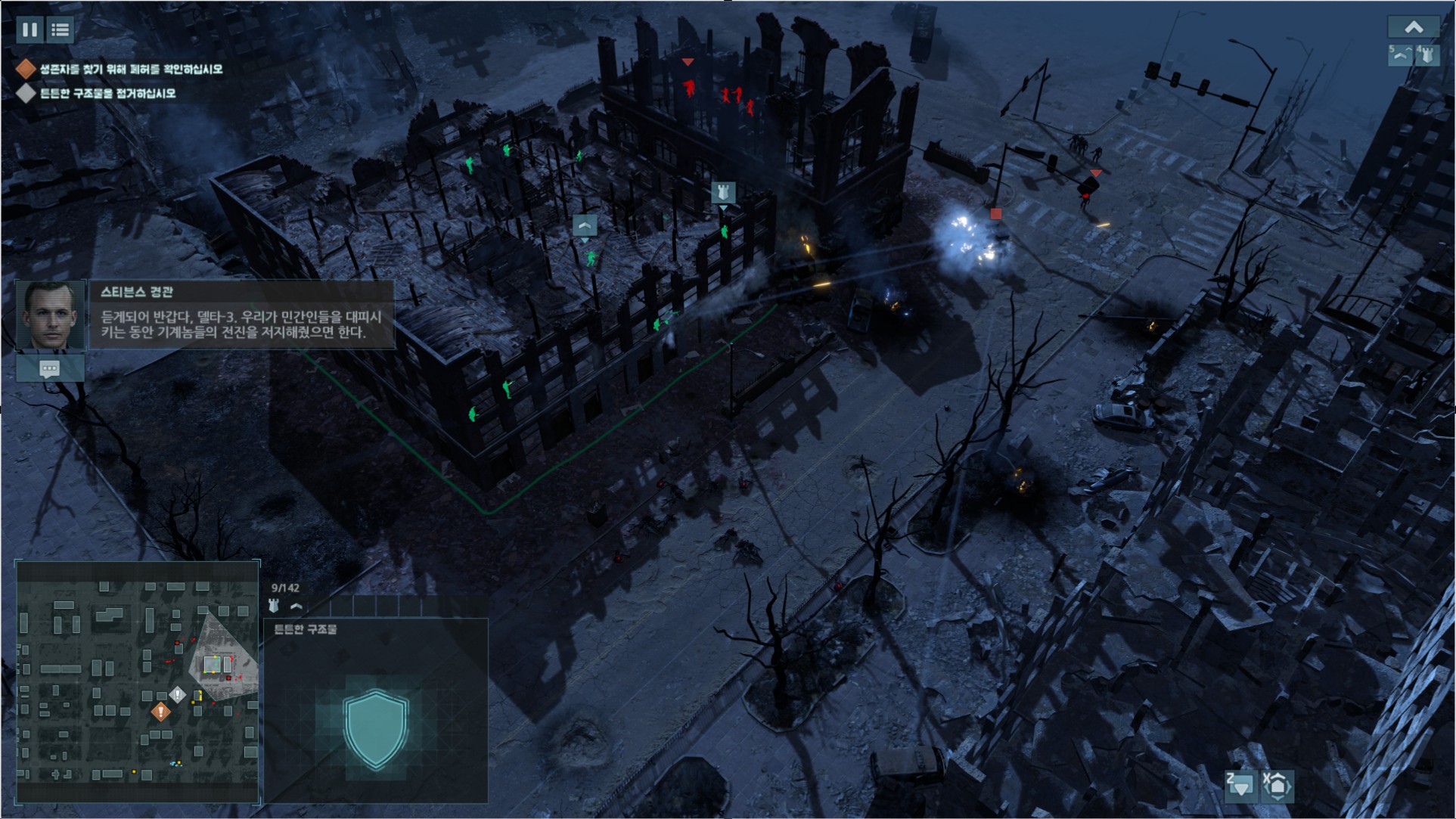Activate the X defensive stance command button

pos(1277,786)
